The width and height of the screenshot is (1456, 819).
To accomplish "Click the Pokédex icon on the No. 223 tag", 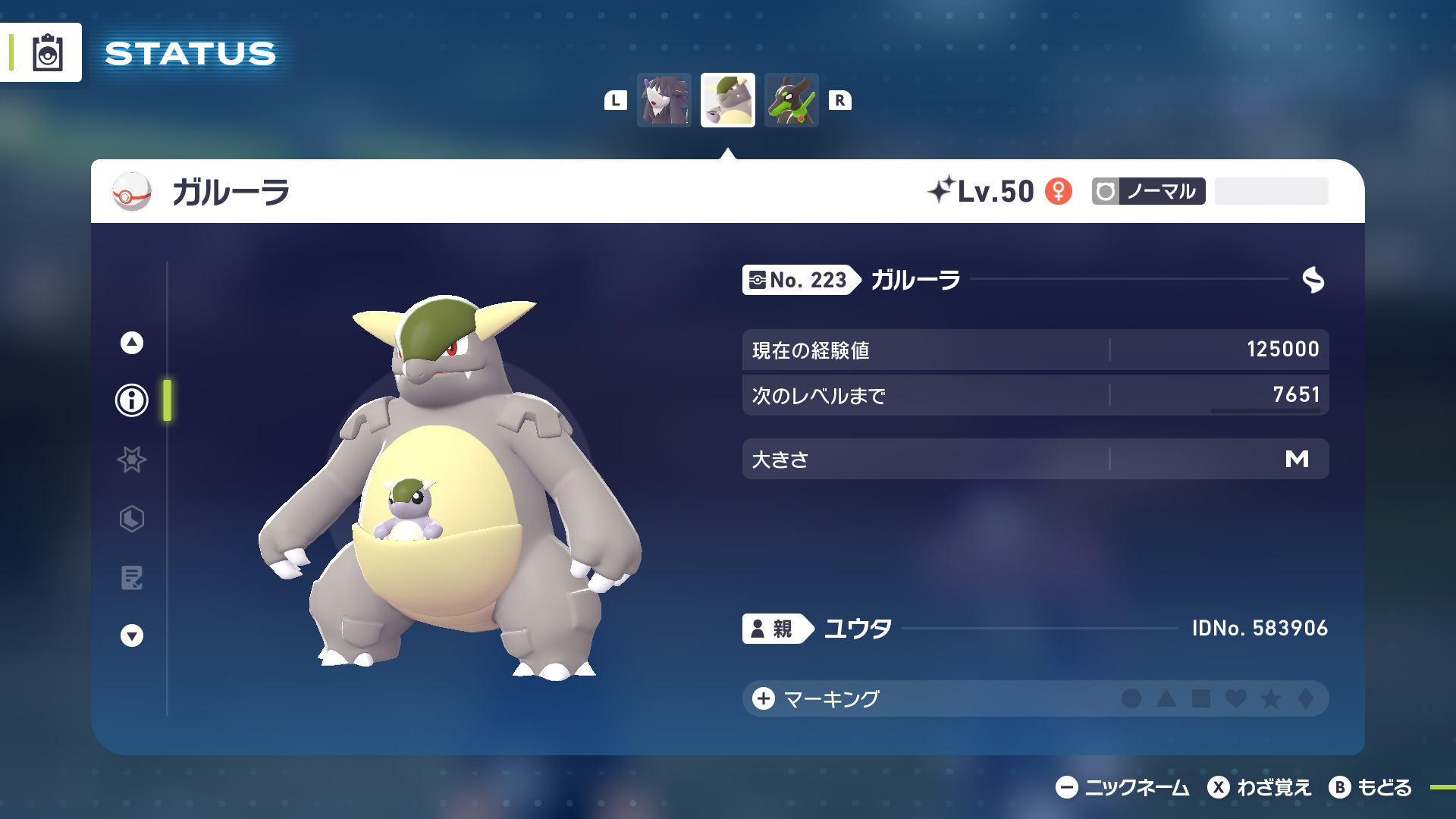I will pyautogui.click(x=758, y=280).
